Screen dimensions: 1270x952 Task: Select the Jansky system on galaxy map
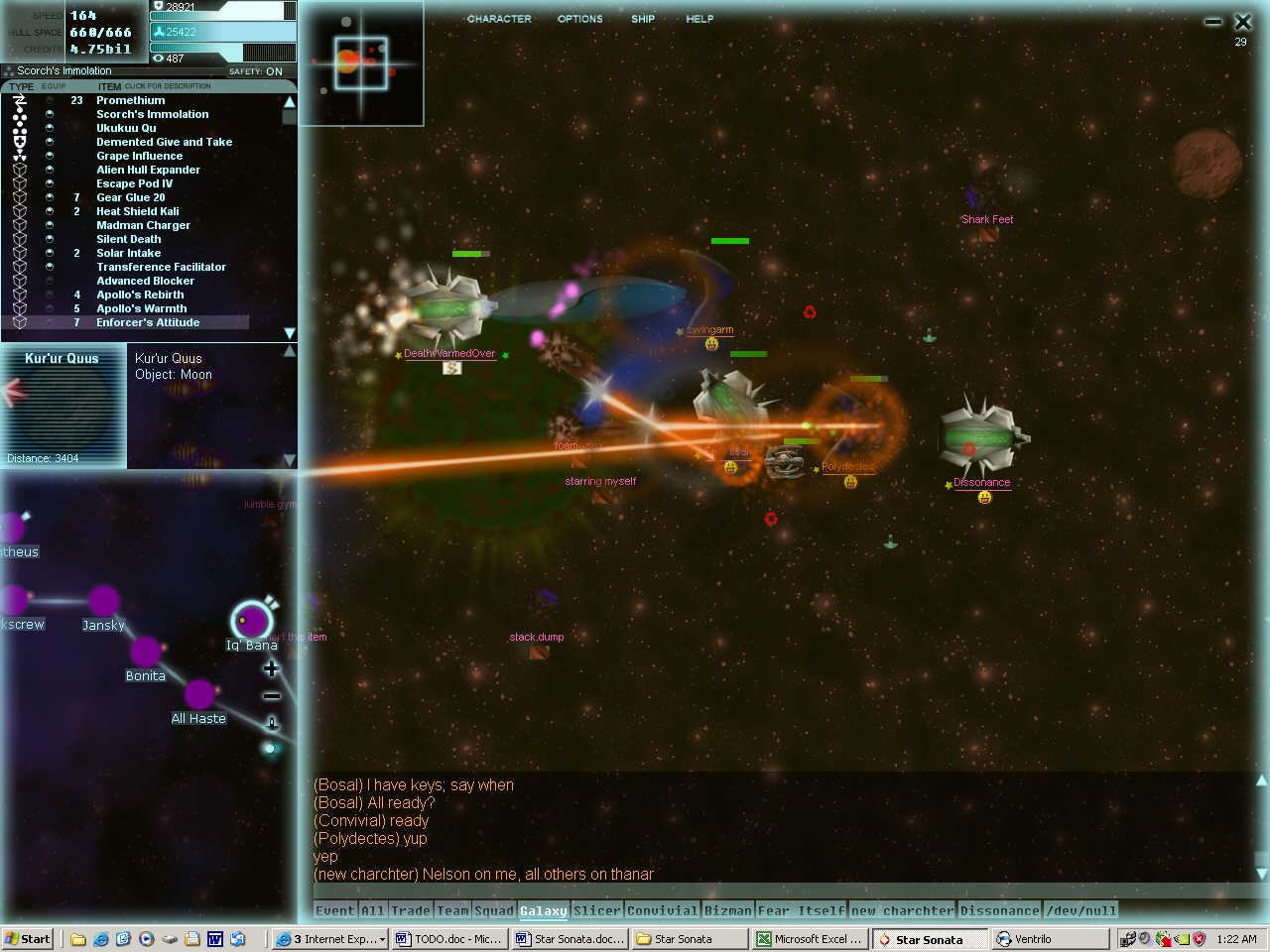(104, 601)
